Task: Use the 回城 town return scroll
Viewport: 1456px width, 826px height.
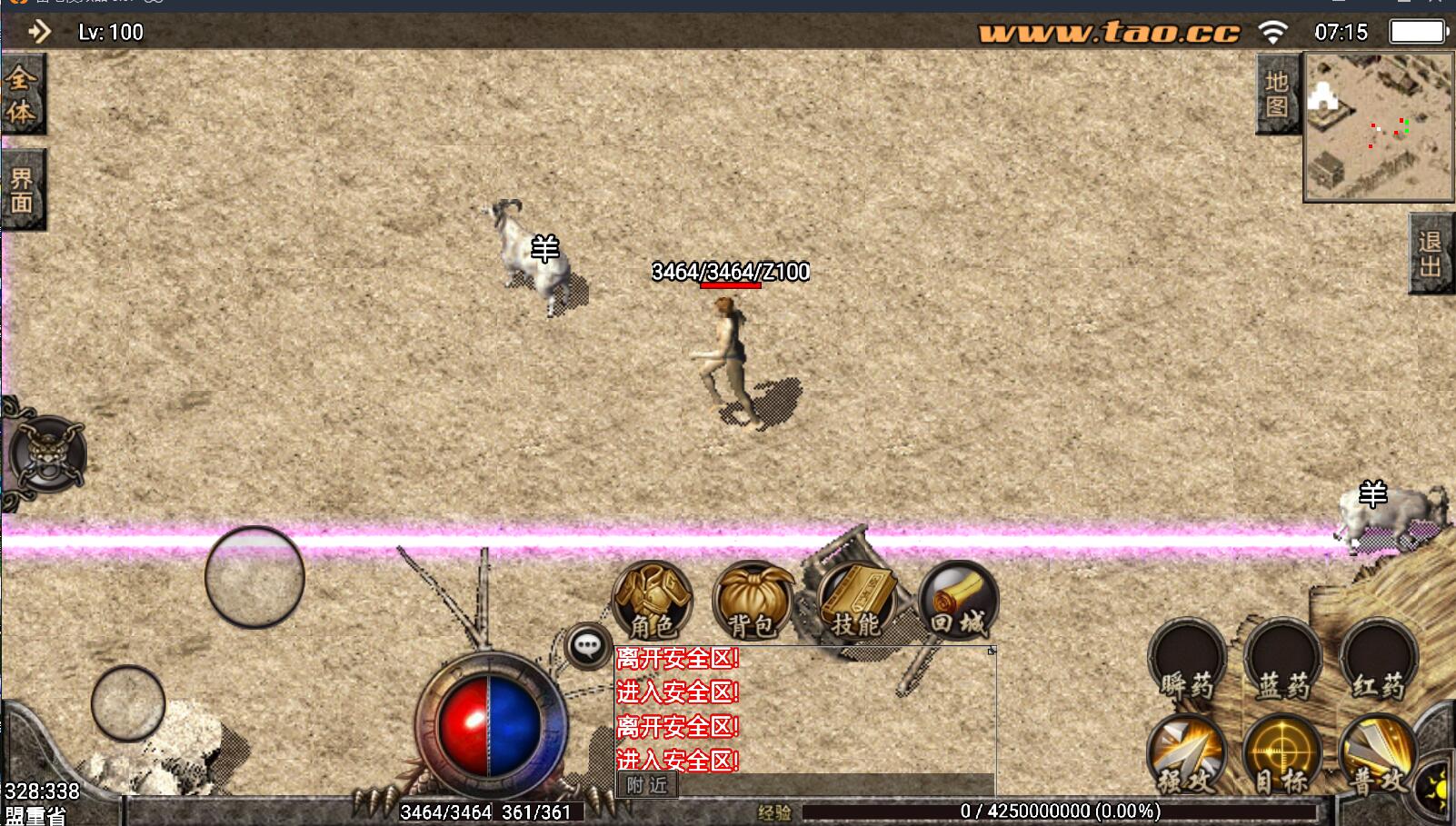Action: [958, 600]
